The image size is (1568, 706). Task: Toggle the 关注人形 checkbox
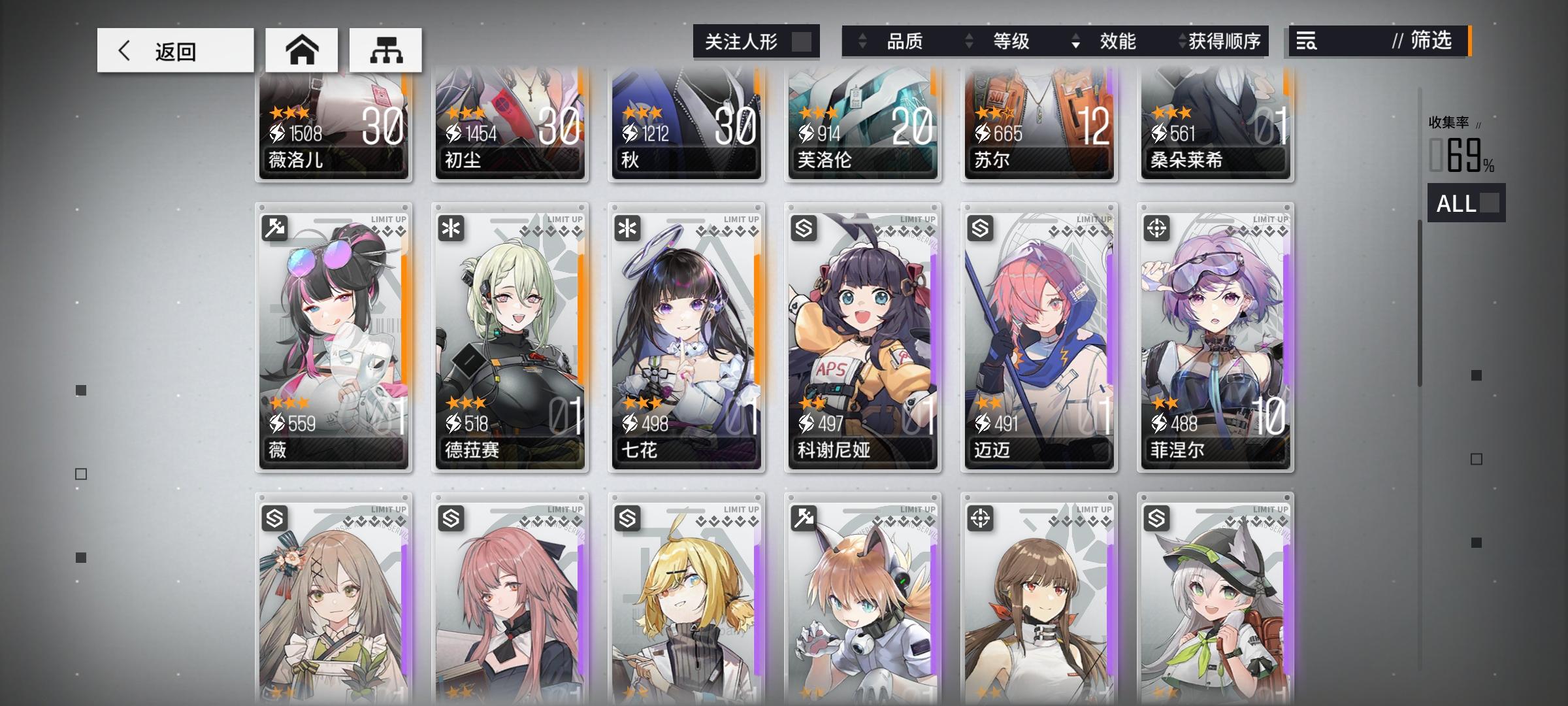point(804,41)
